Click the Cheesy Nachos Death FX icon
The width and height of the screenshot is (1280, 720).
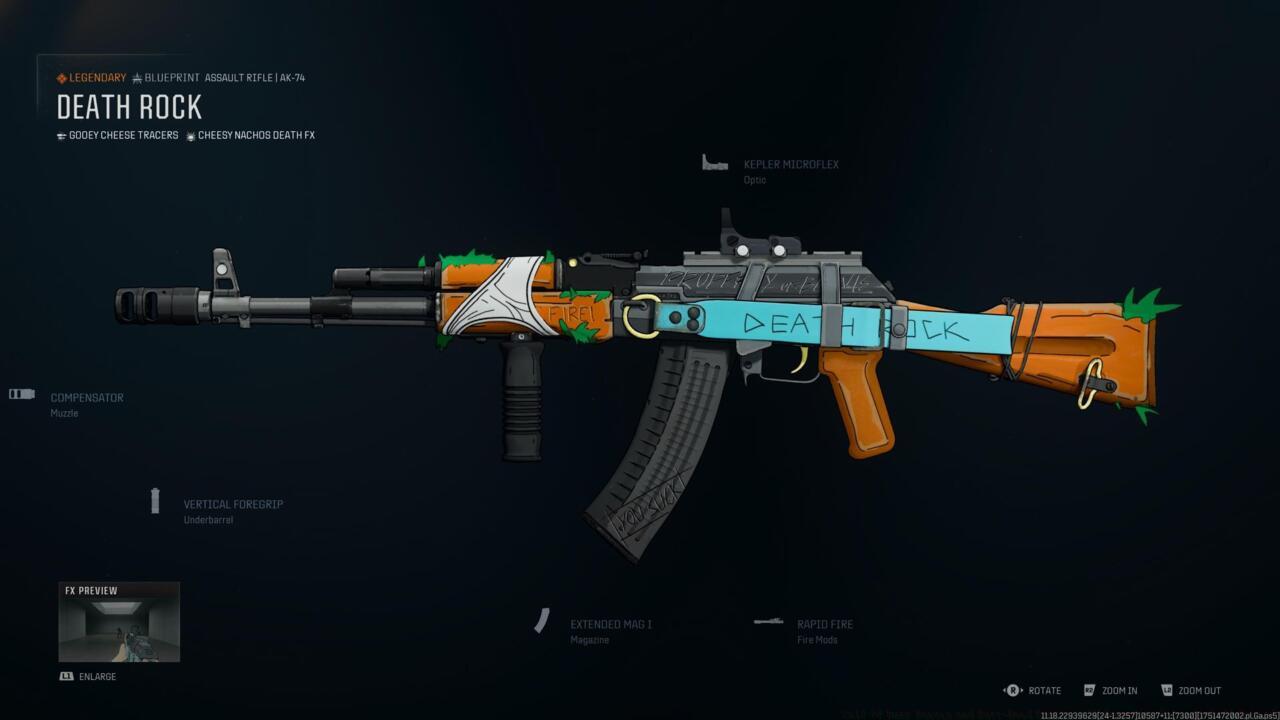(x=189, y=135)
